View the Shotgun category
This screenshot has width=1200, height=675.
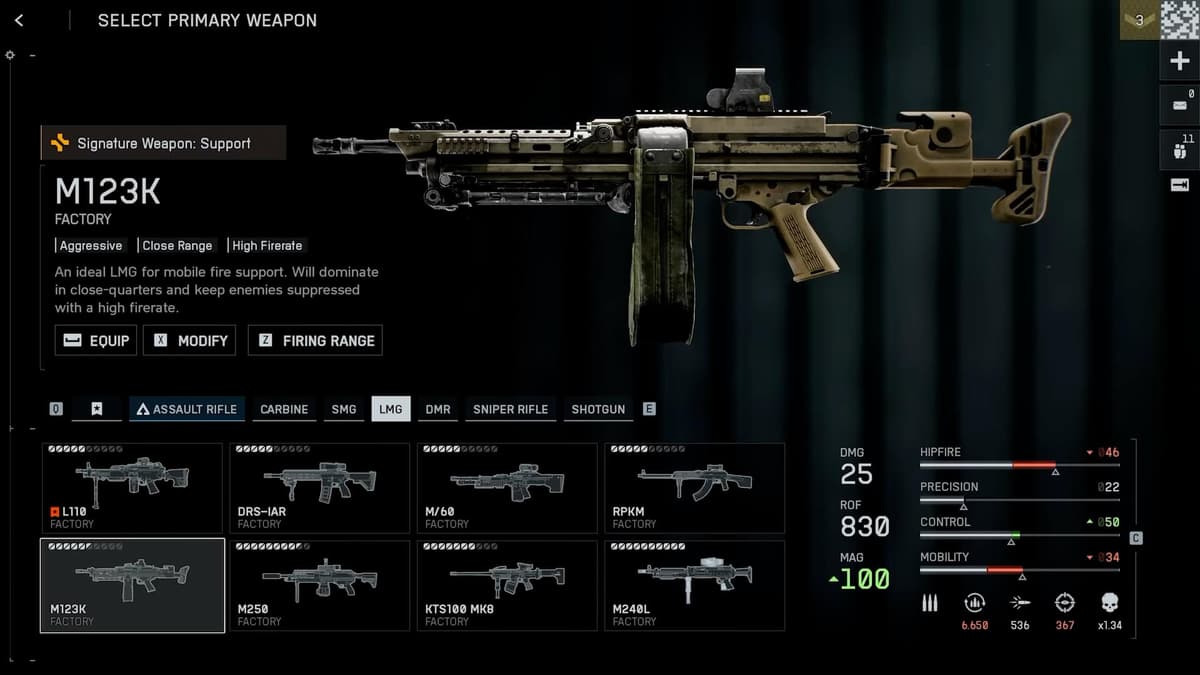pos(598,409)
